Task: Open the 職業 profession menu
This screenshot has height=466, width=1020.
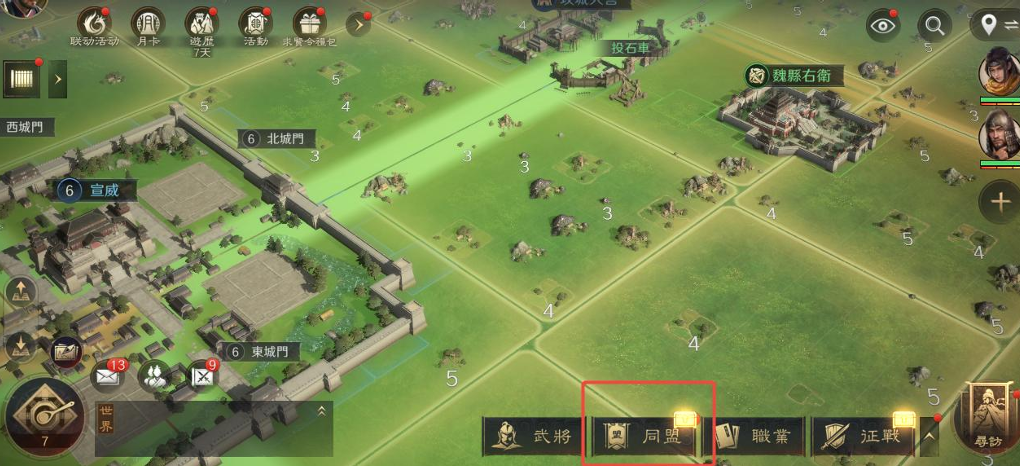Action: (757, 436)
